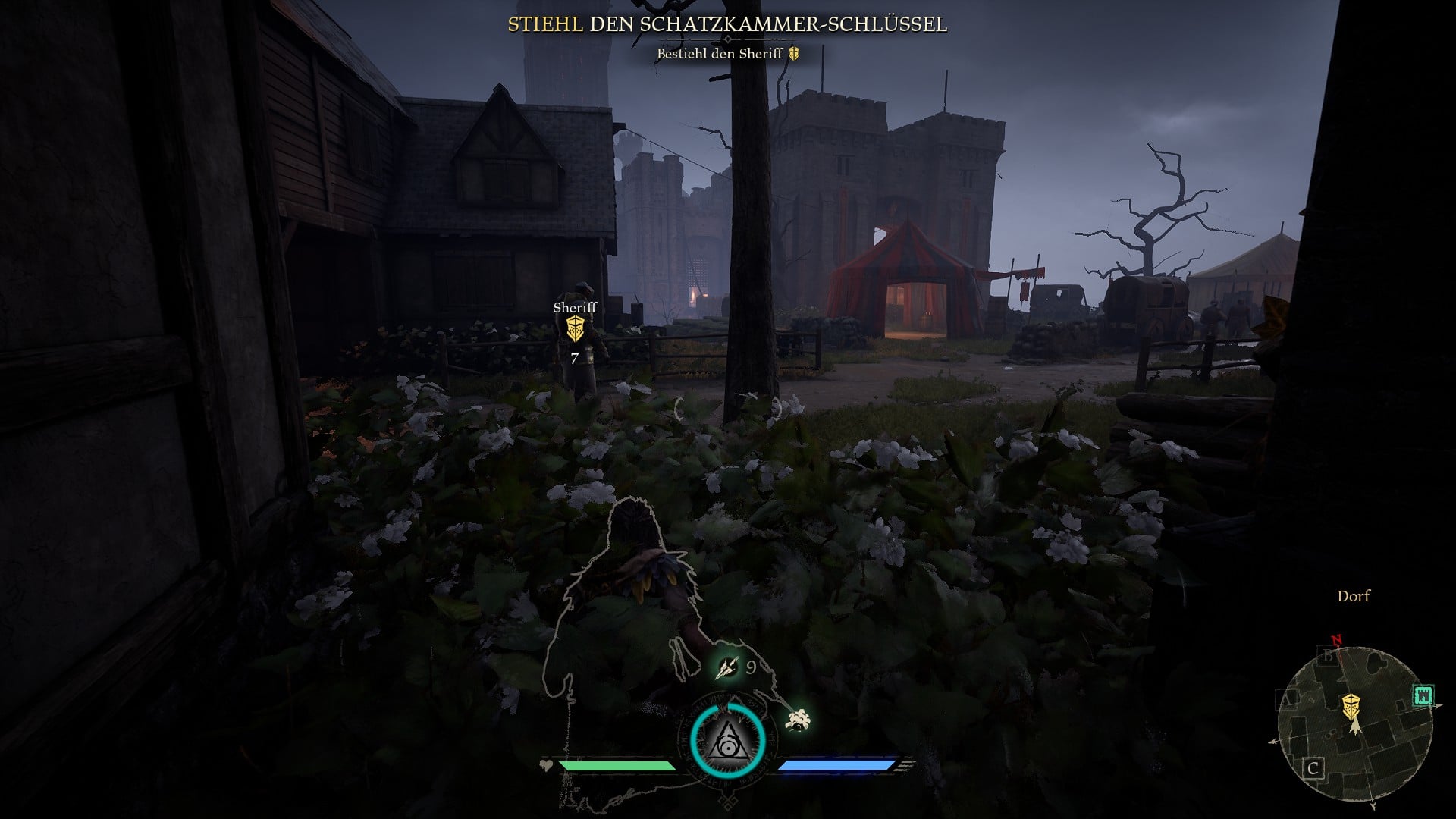Click the Sheriff nameplate above the guard
The height and width of the screenshot is (819, 1456).
575,308
